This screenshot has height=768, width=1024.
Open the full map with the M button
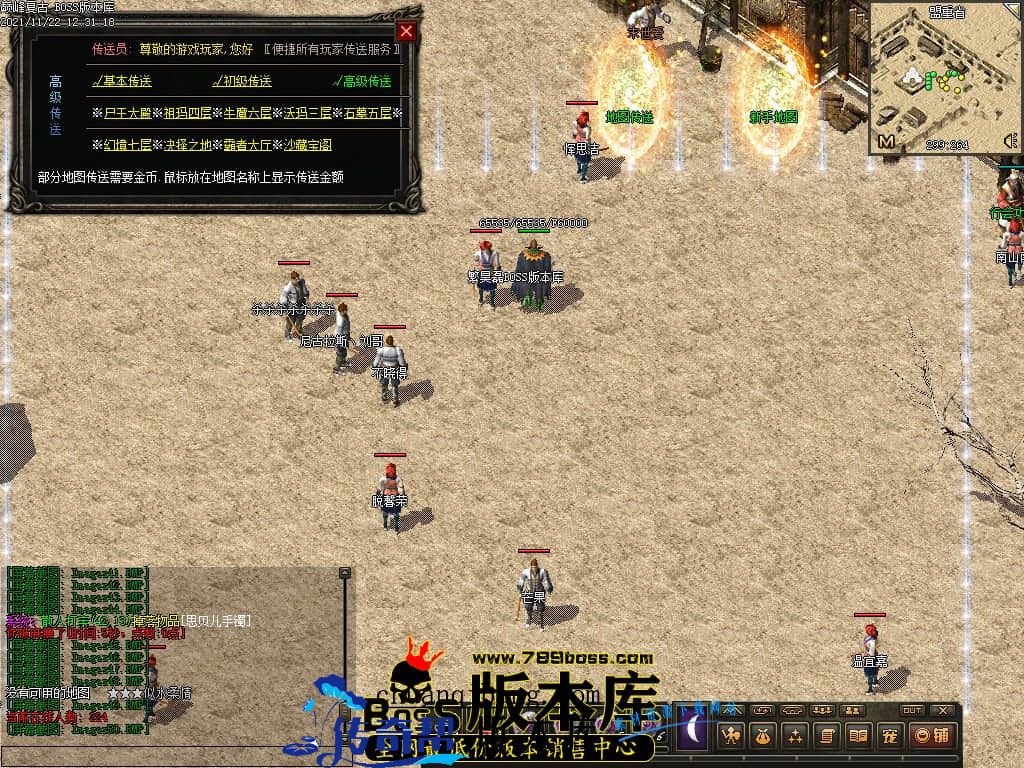886,142
